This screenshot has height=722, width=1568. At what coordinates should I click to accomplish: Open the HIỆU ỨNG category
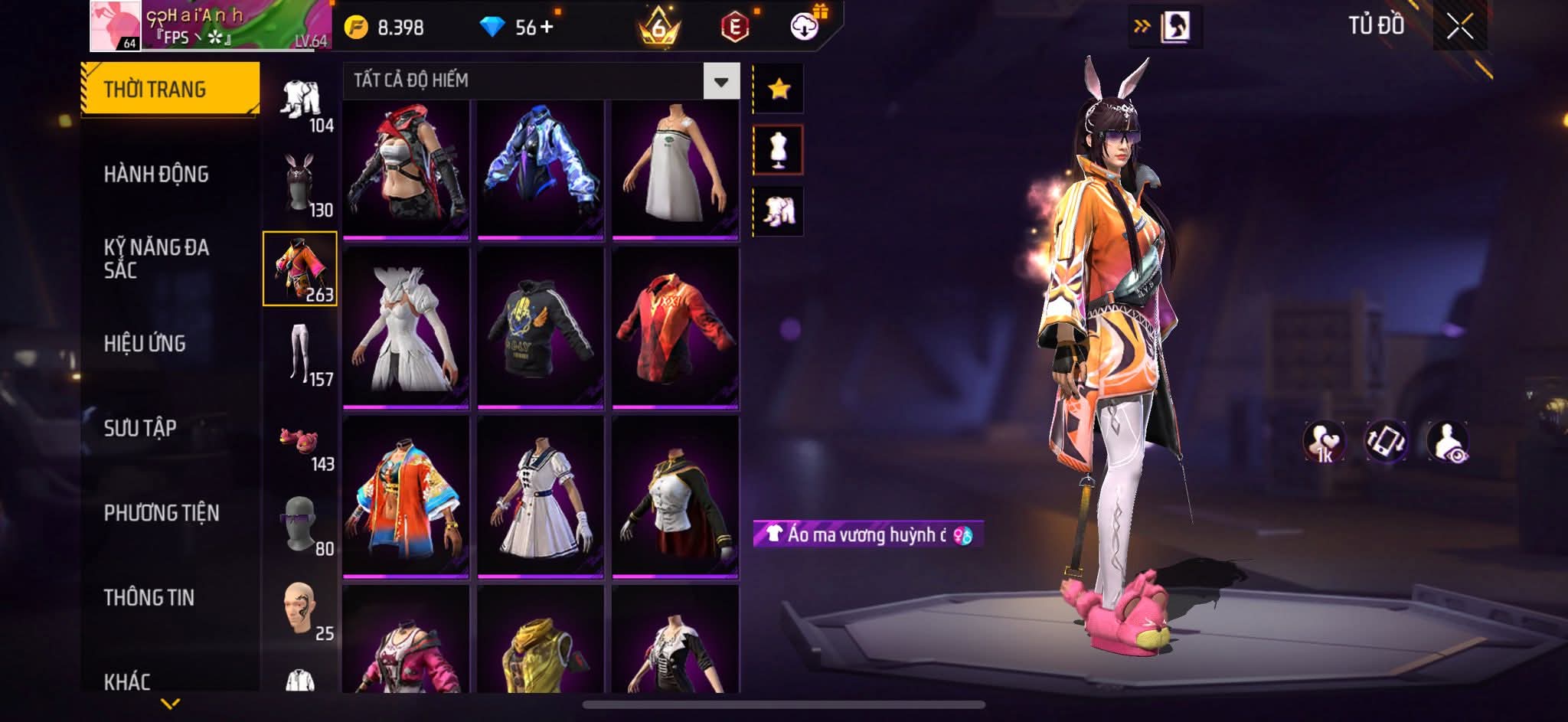click(x=145, y=344)
